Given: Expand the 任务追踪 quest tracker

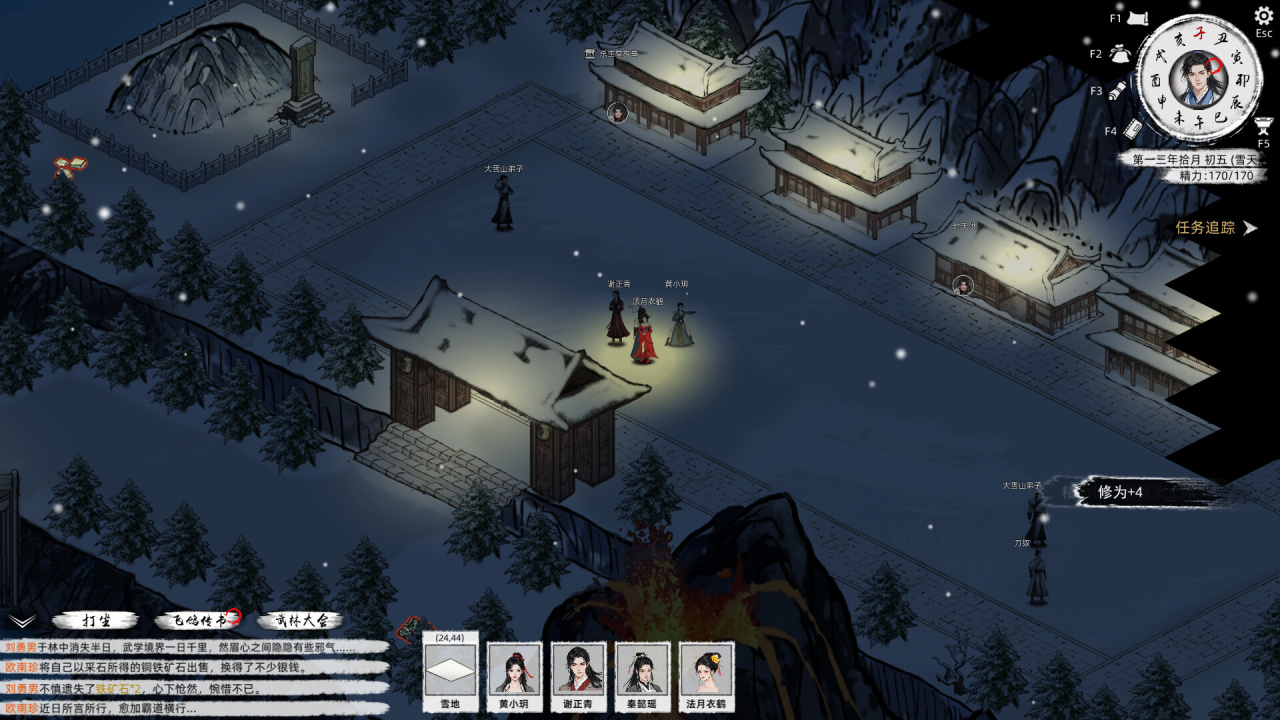Looking at the screenshot, I should [1216, 228].
